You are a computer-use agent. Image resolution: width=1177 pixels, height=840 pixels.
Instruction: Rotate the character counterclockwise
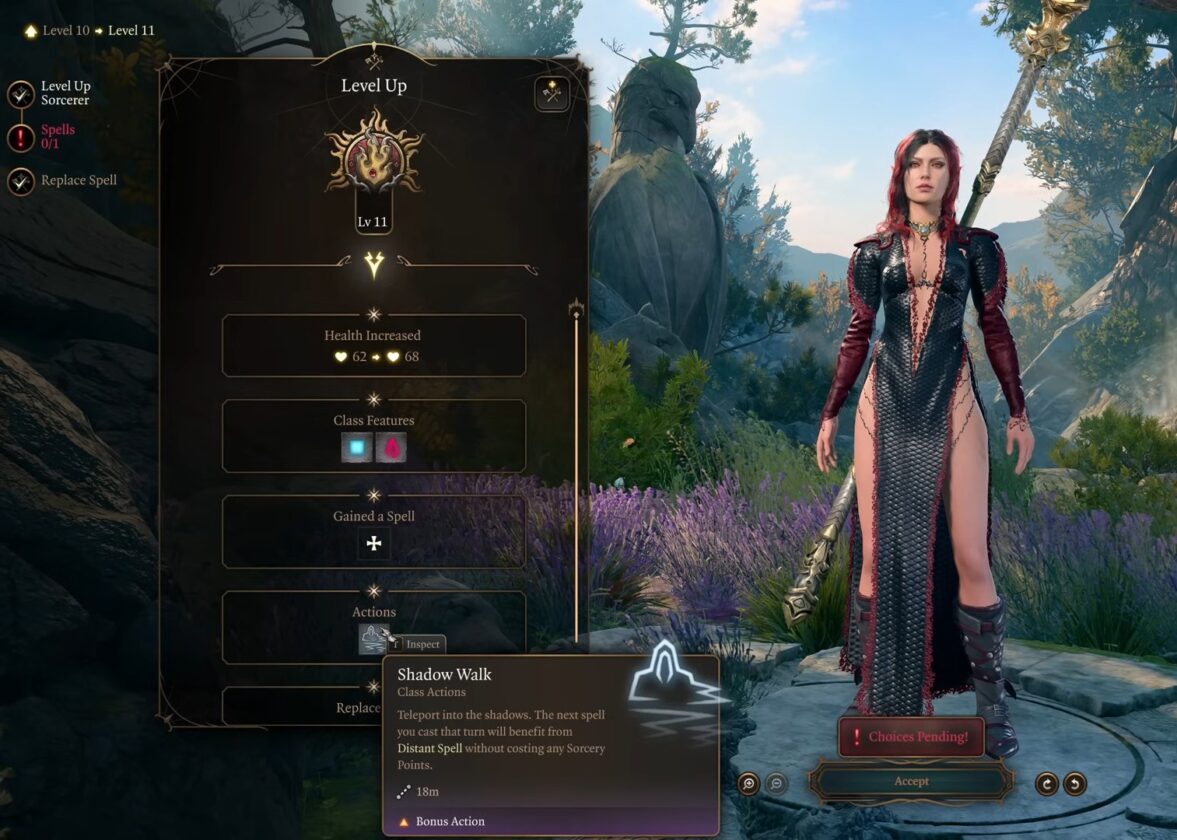tap(1075, 783)
